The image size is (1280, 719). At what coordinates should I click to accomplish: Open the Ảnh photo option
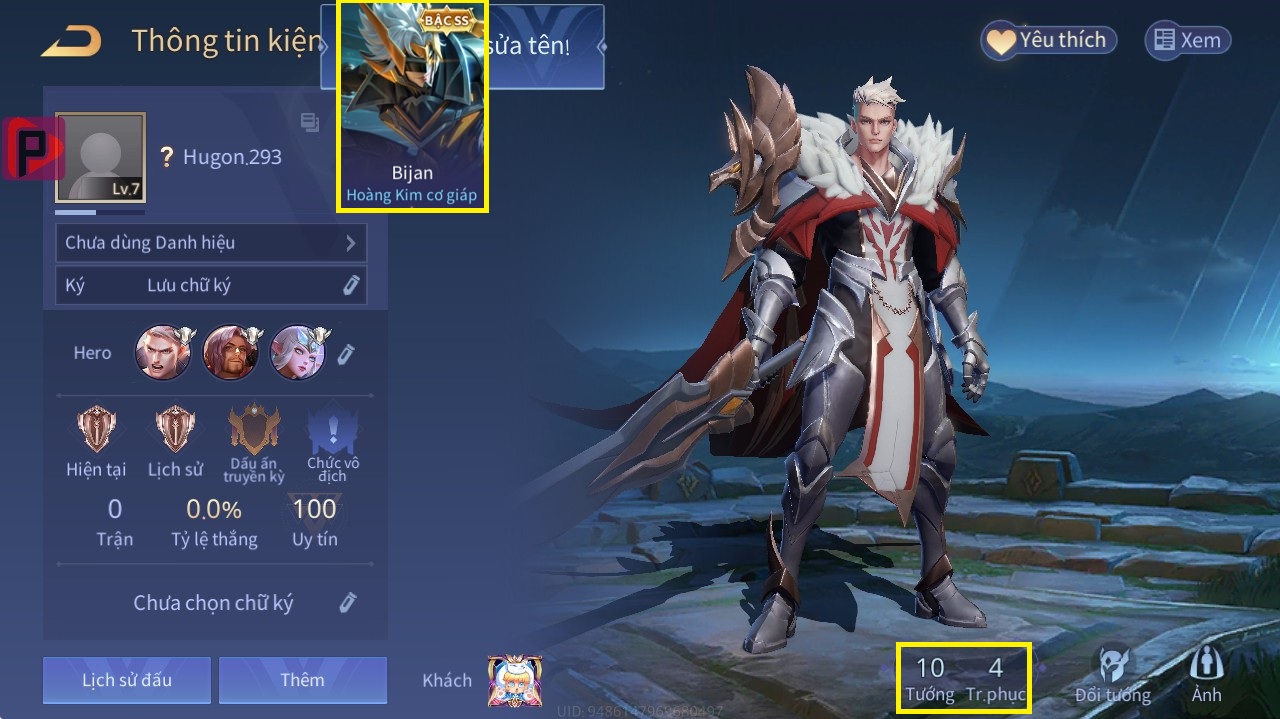[1207, 675]
